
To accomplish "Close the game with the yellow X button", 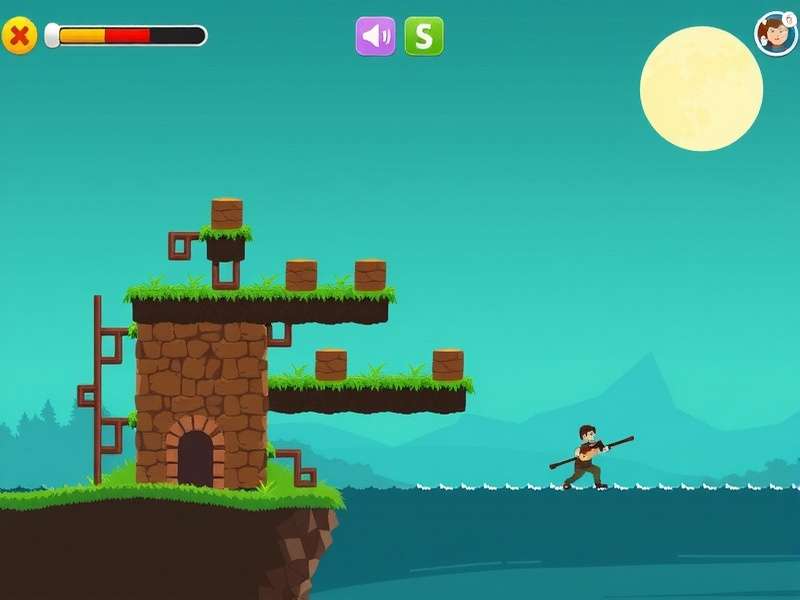I will coord(19,36).
